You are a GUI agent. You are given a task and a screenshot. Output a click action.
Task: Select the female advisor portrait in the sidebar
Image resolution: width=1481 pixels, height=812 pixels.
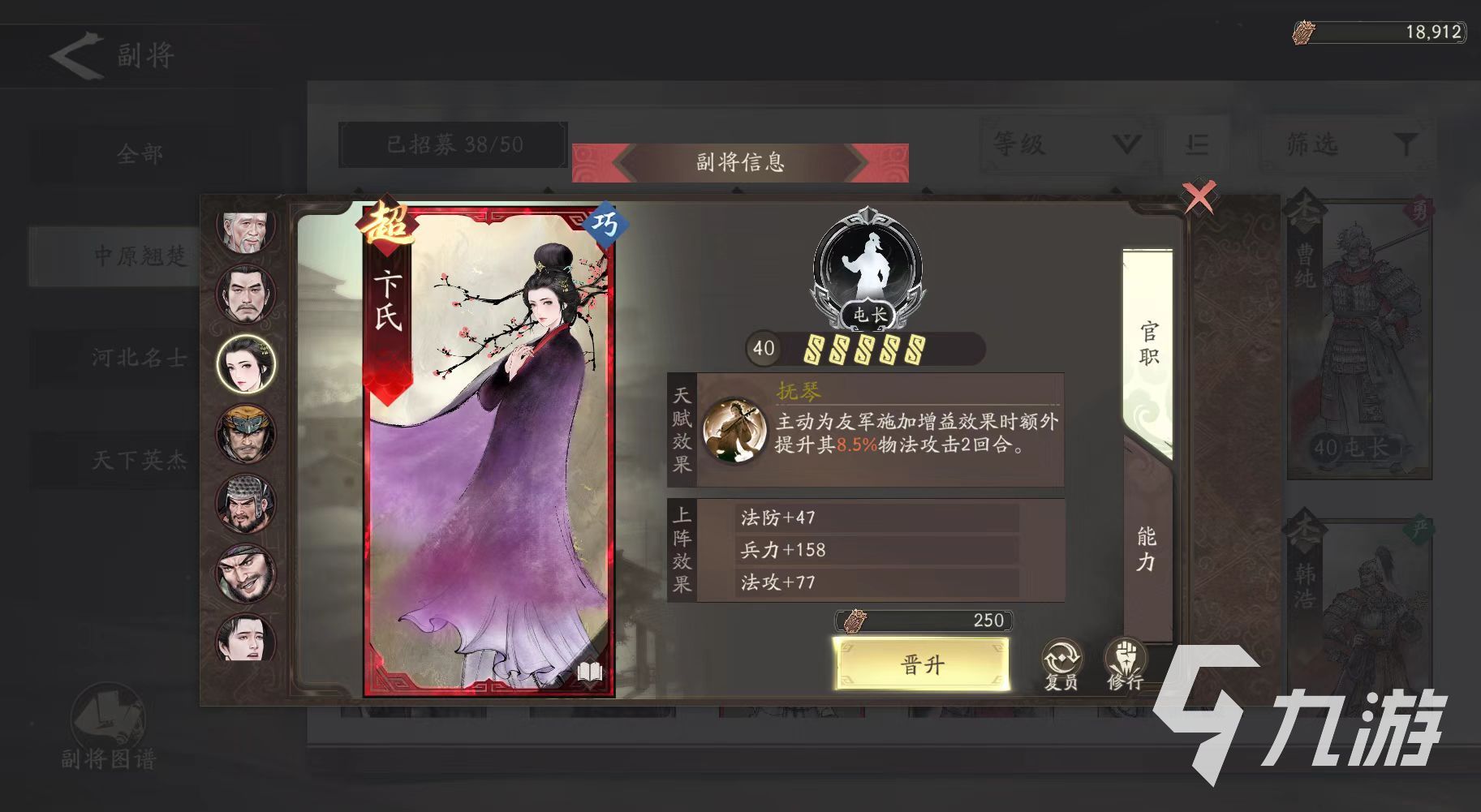pyautogui.click(x=246, y=366)
